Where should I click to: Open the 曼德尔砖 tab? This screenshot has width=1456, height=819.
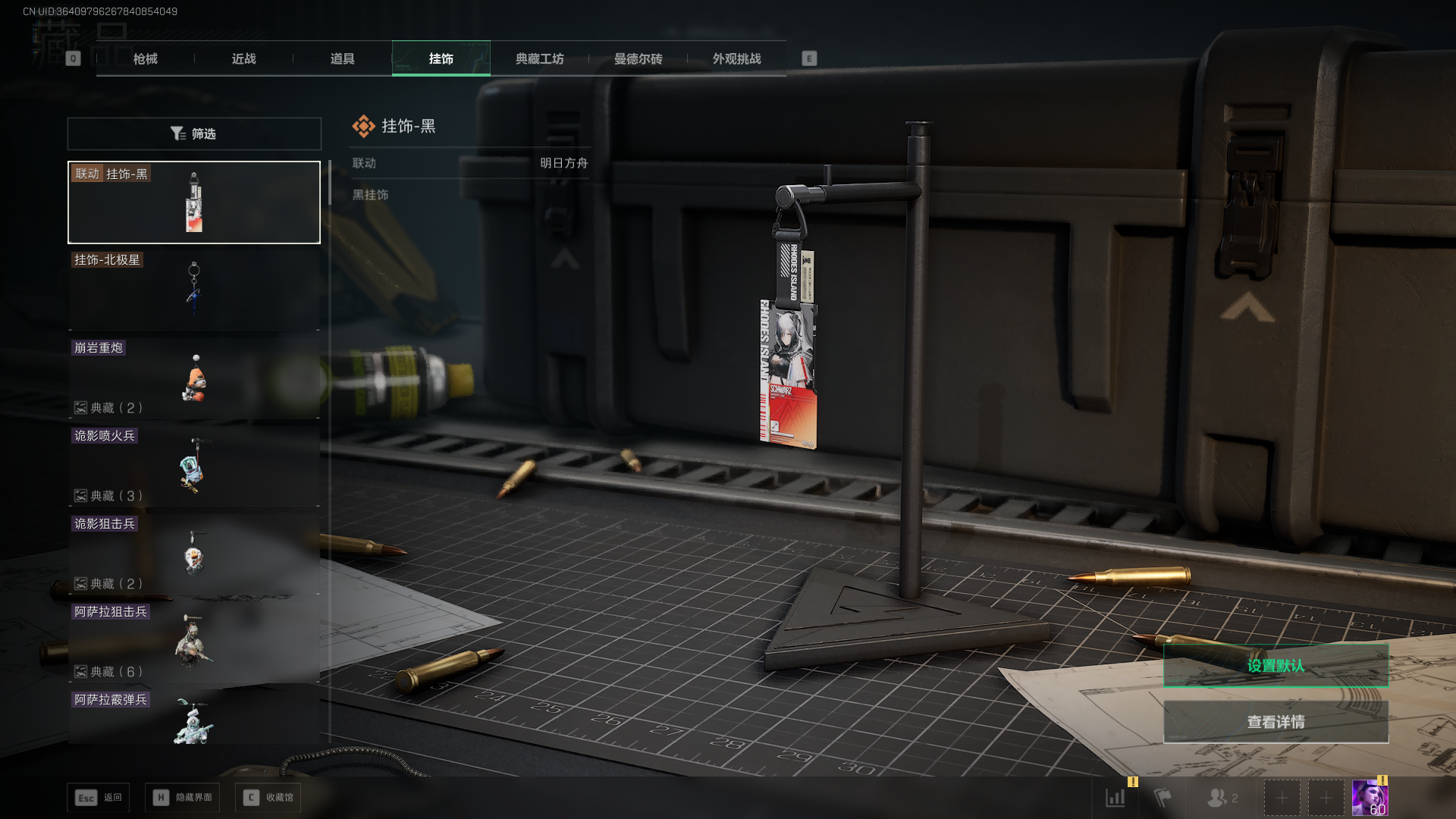[x=638, y=58]
